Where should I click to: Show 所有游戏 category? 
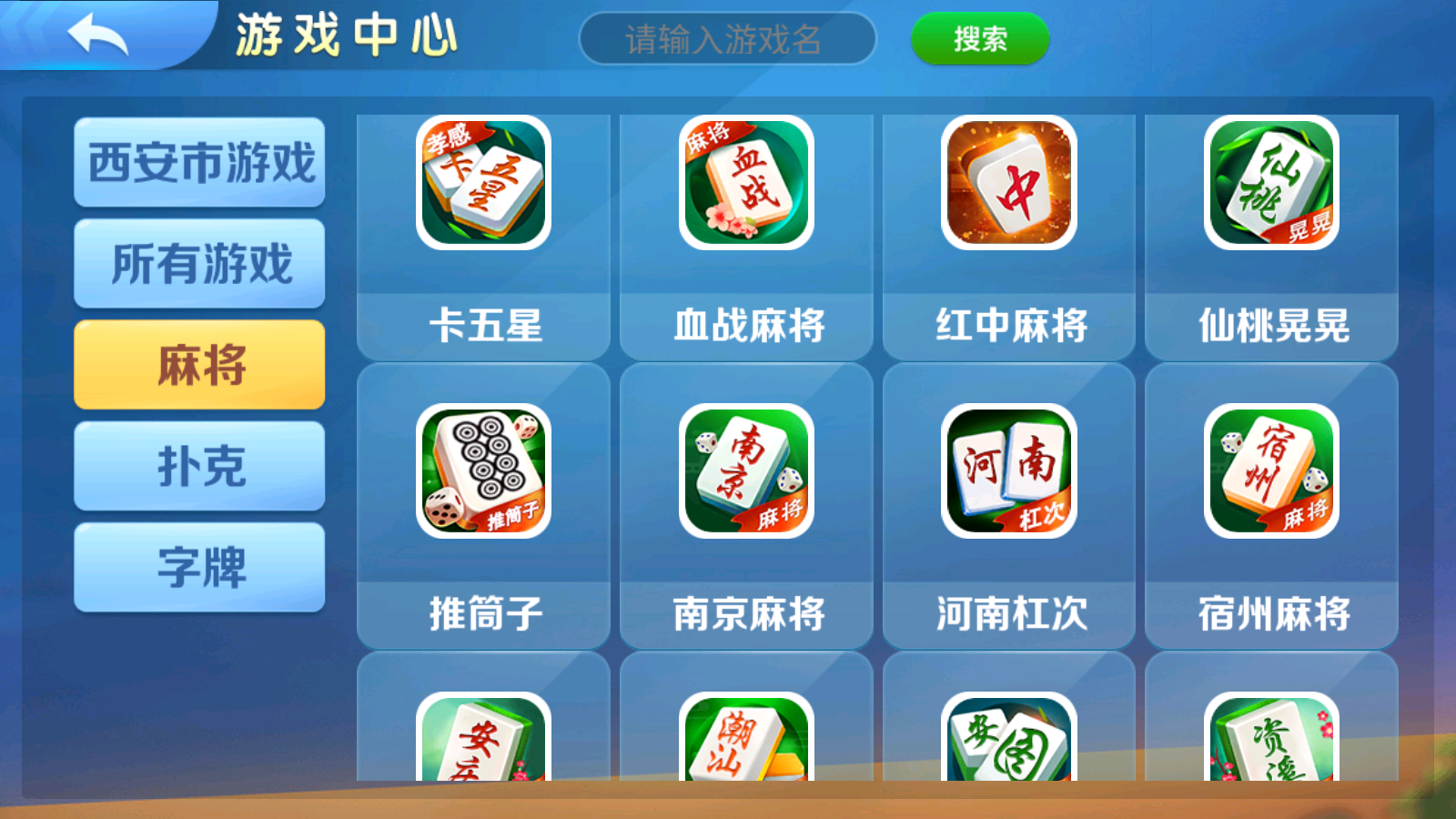199,265
